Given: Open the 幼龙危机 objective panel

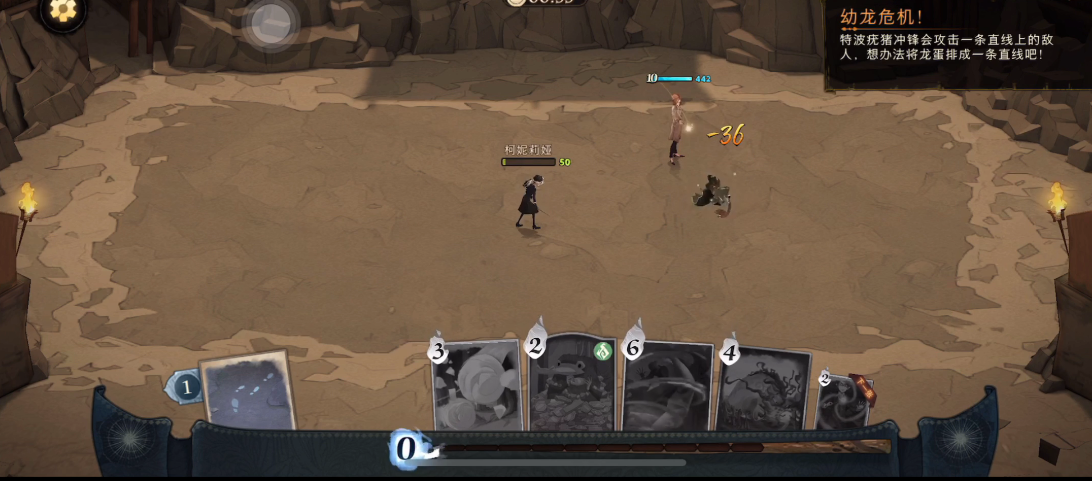Looking at the screenshot, I should [957, 44].
